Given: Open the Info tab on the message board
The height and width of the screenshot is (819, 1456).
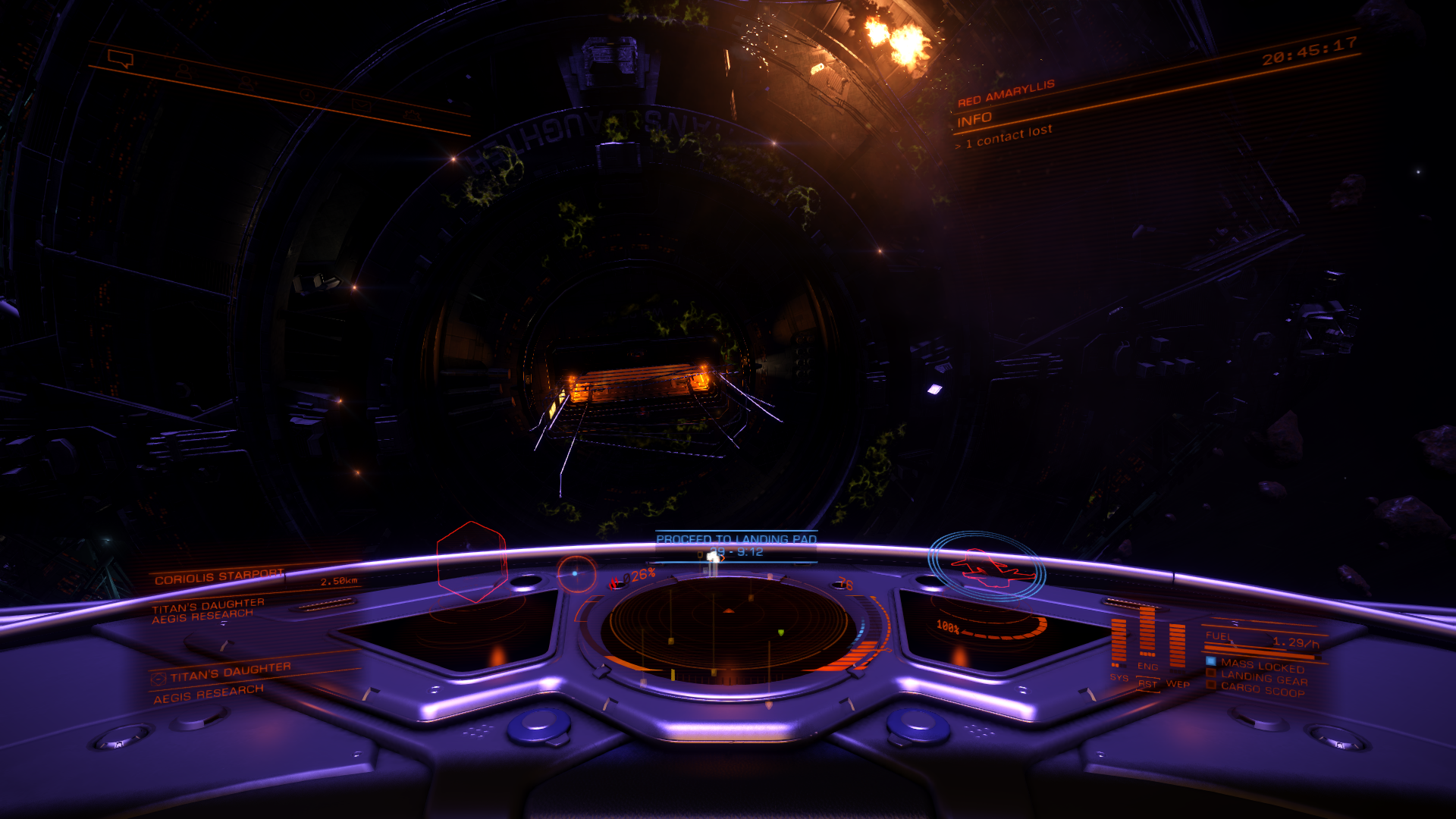Looking at the screenshot, I should (973, 118).
